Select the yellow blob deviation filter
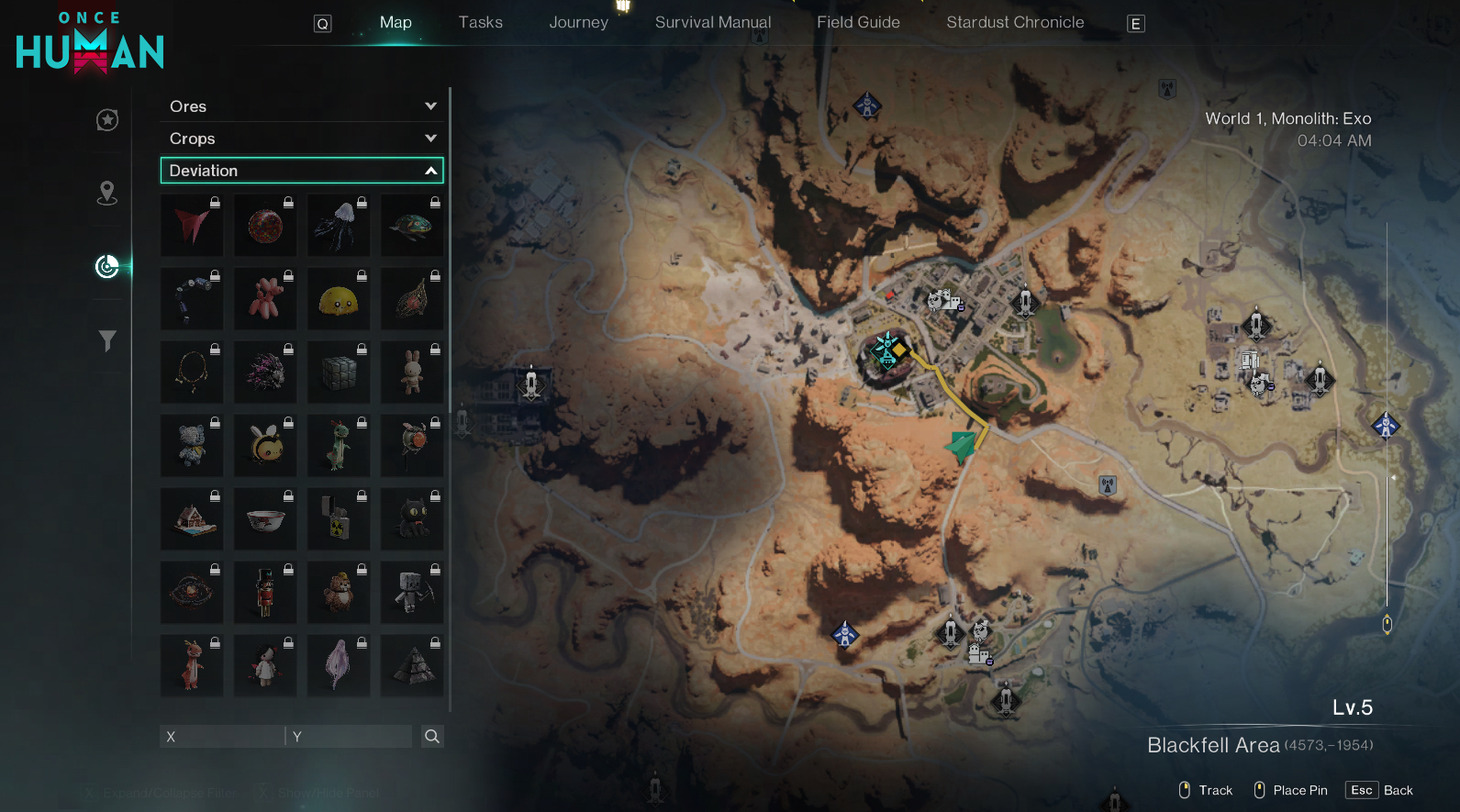The width and height of the screenshot is (1460, 812). pyautogui.click(x=339, y=299)
